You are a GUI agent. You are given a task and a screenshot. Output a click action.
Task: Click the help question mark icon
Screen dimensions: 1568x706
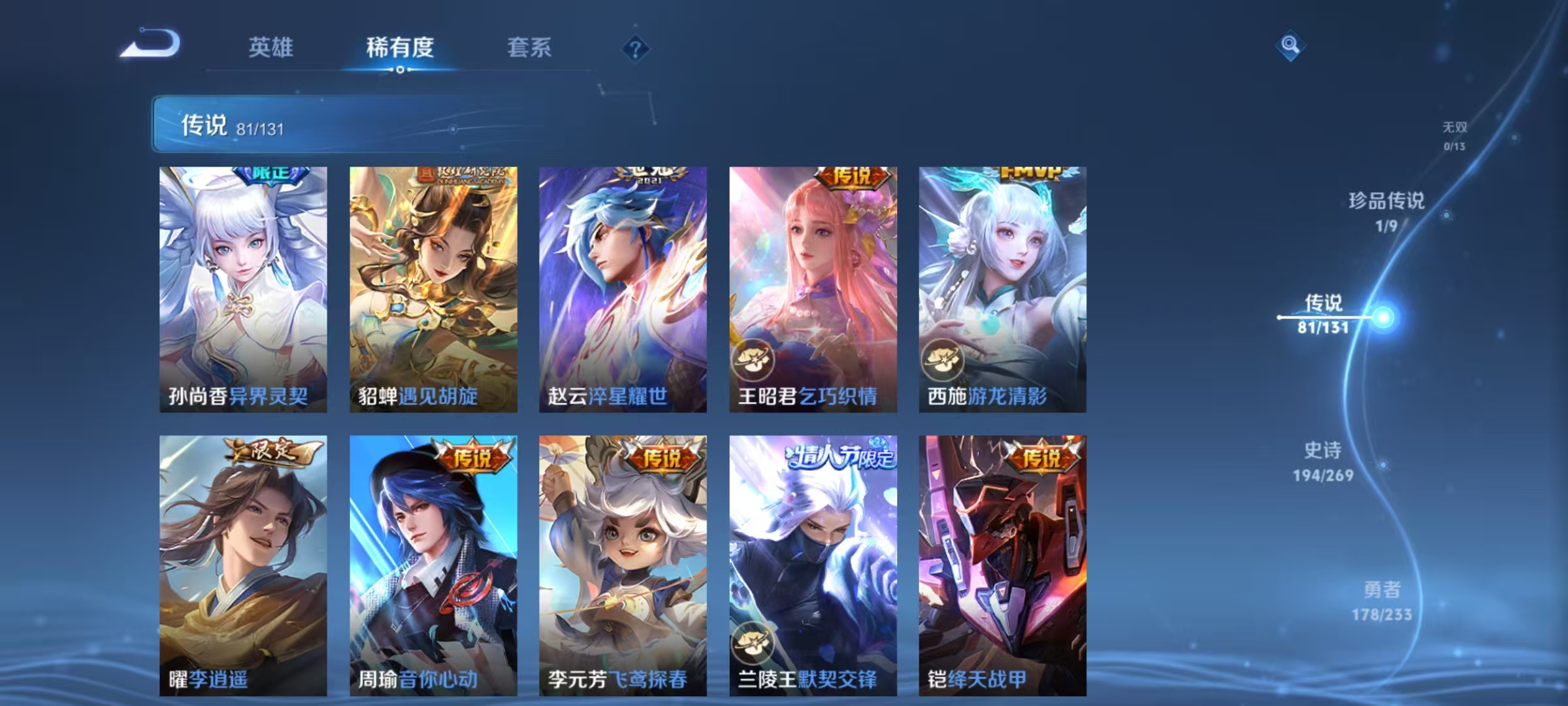638,48
